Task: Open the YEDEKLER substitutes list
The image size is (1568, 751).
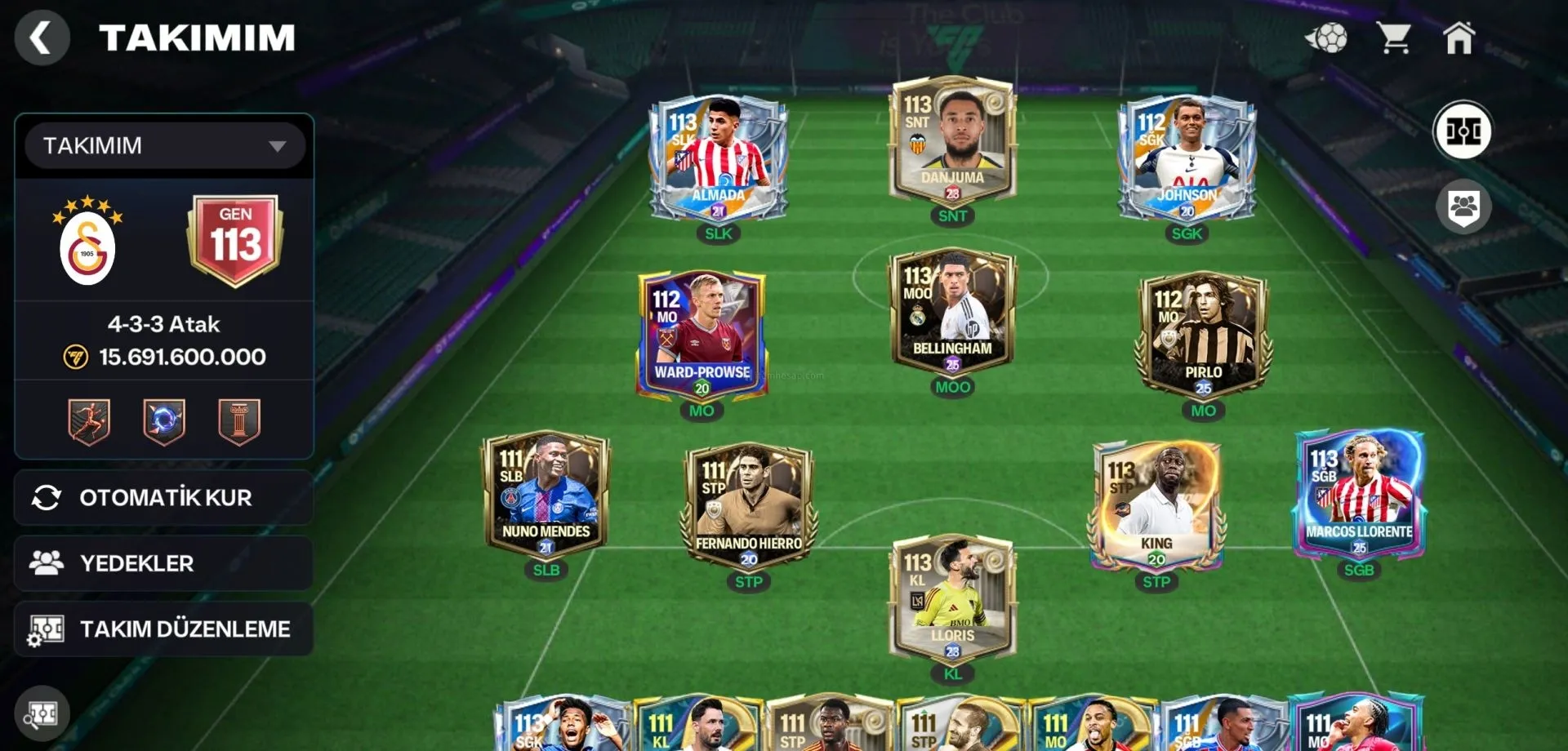Action: click(164, 563)
